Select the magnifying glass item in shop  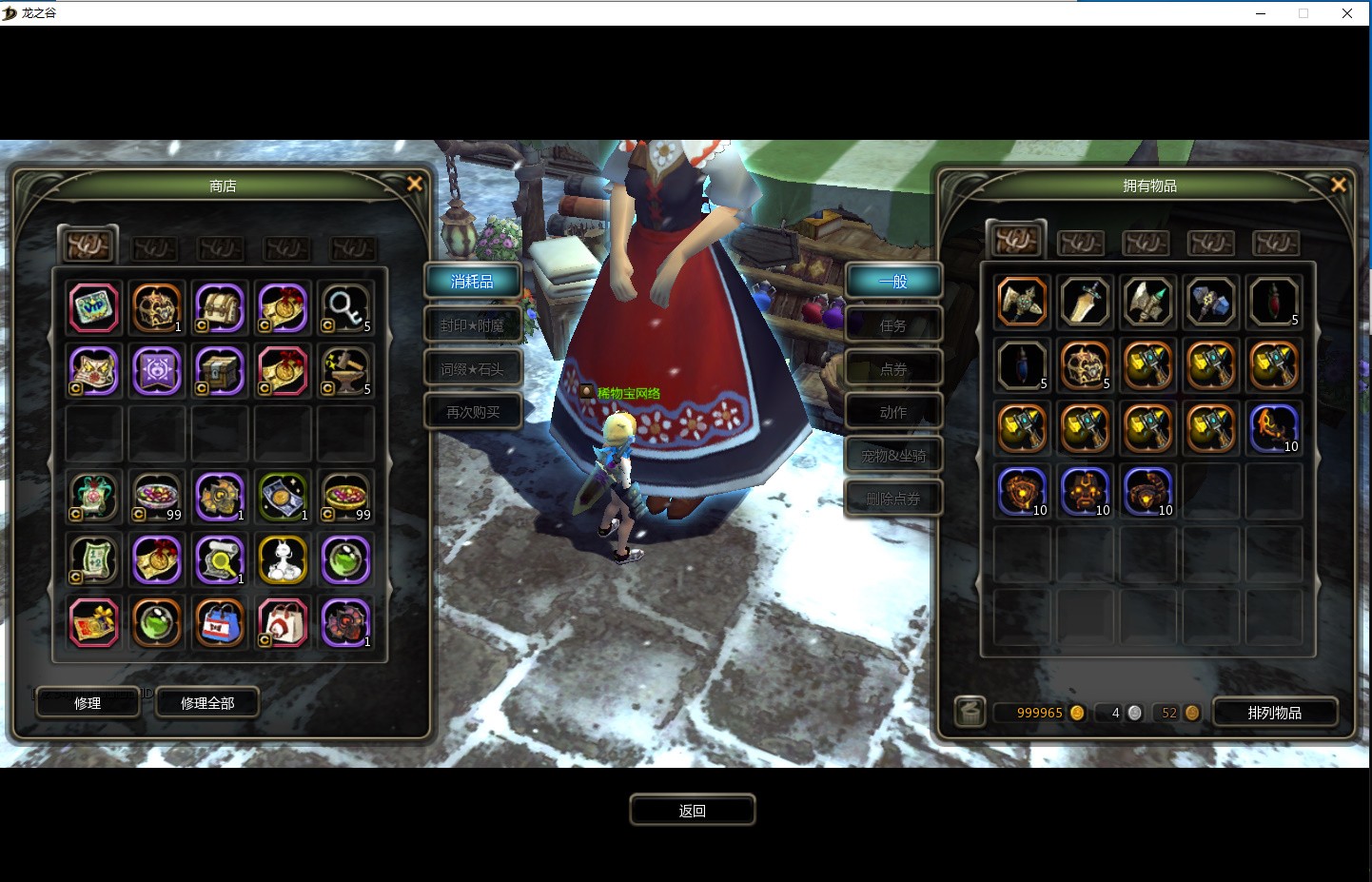(345, 308)
